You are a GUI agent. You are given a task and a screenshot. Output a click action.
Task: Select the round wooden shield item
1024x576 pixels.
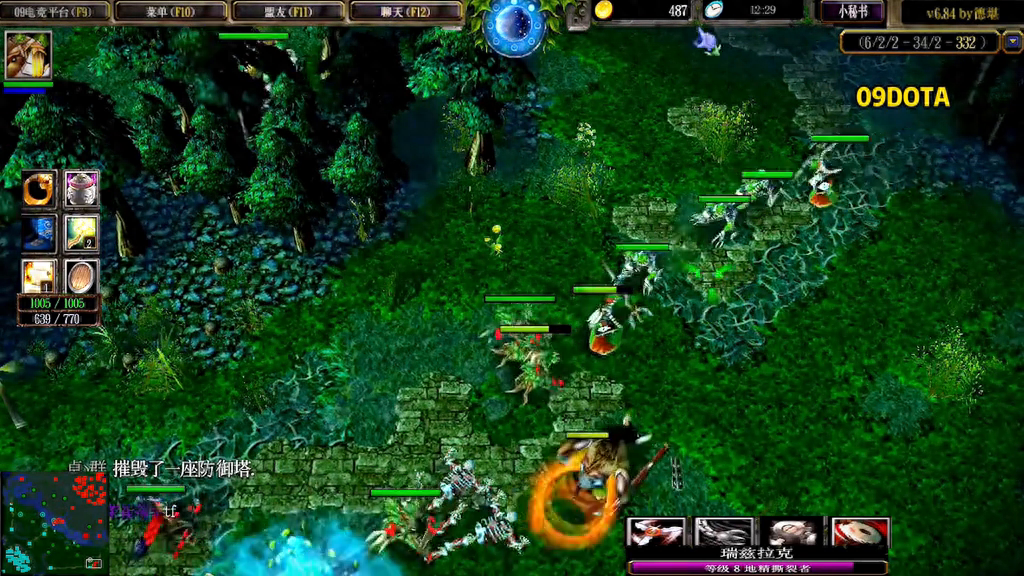coord(82,276)
